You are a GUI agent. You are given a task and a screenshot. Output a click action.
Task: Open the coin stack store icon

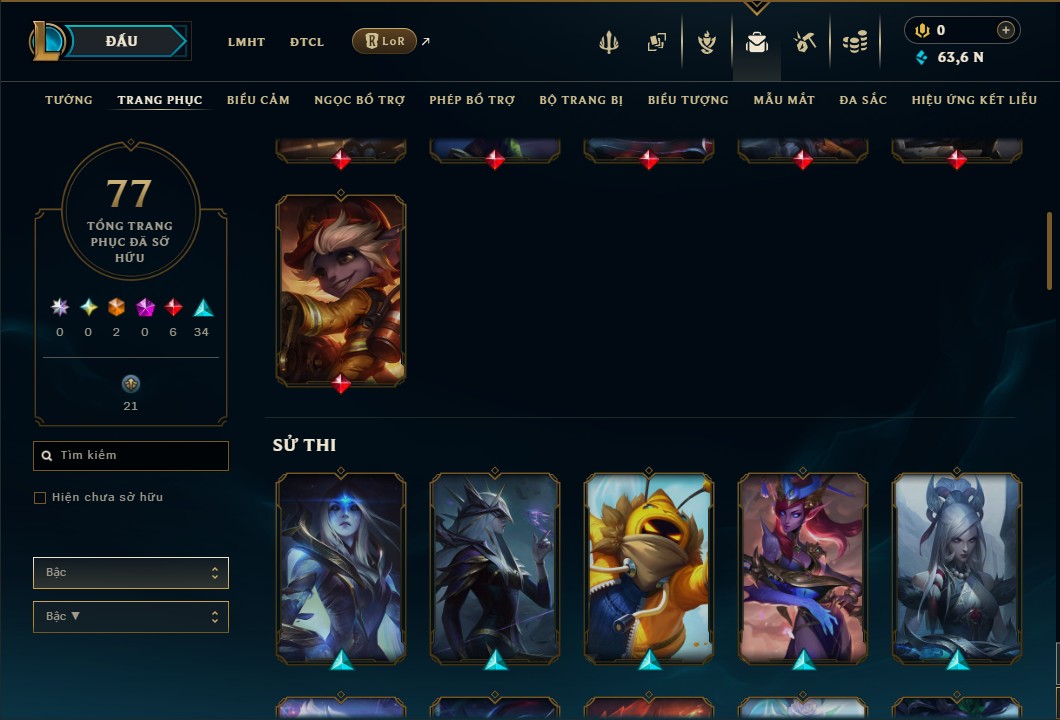click(x=854, y=42)
